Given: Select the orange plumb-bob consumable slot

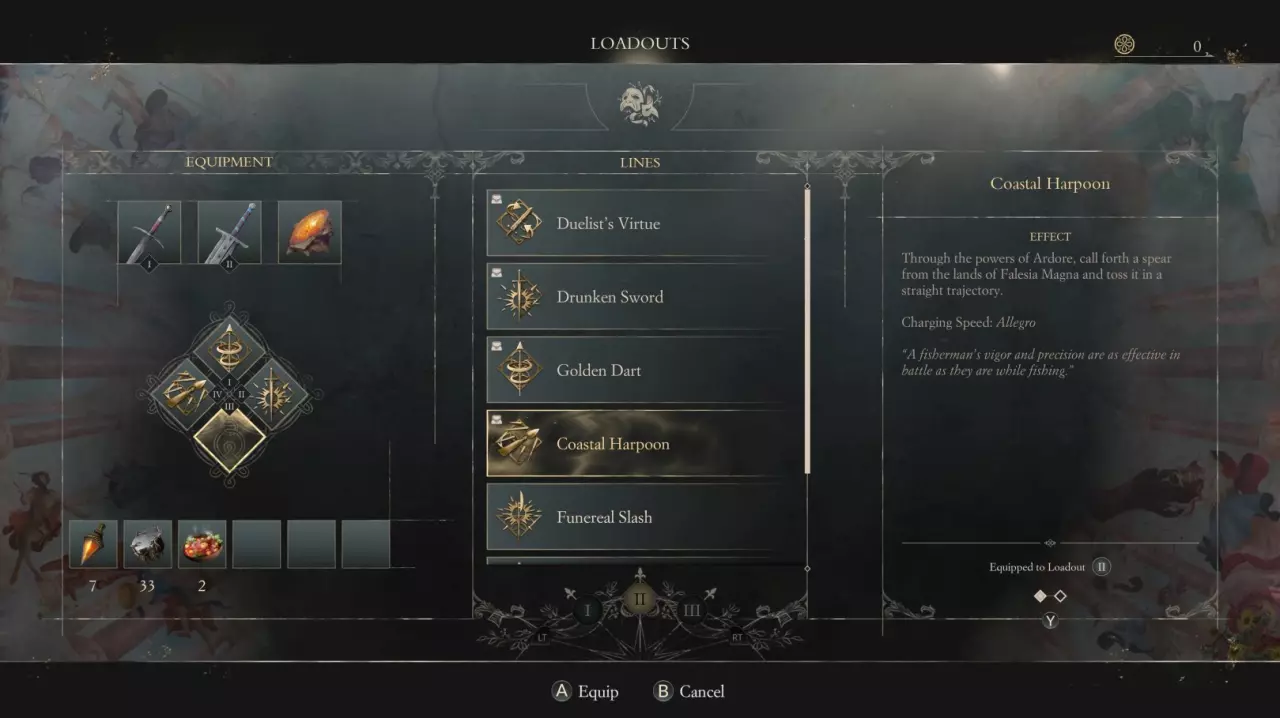Looking at the screenshot, I should tap(93, 544).
